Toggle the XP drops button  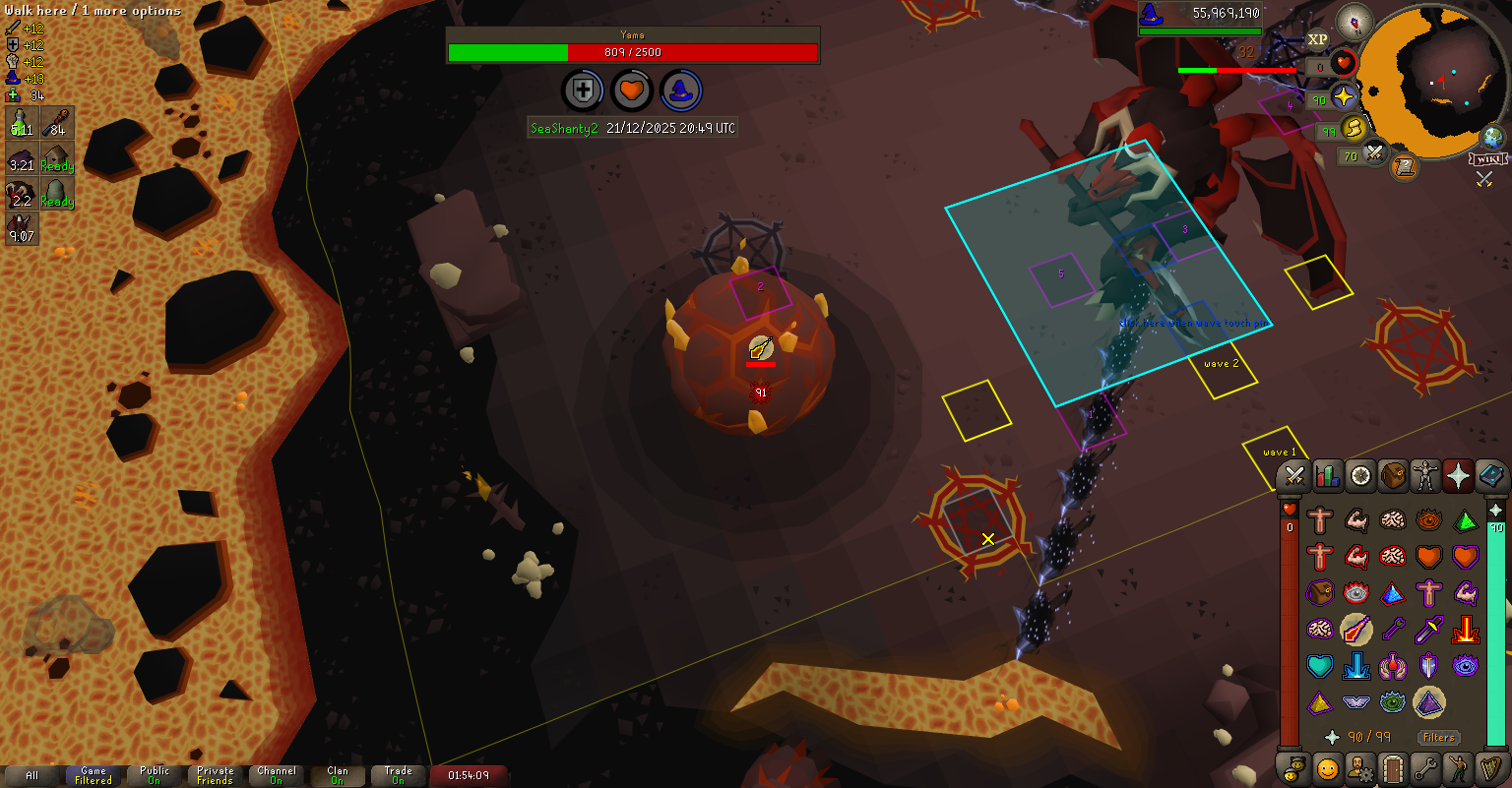click(x=1318, y=40)
